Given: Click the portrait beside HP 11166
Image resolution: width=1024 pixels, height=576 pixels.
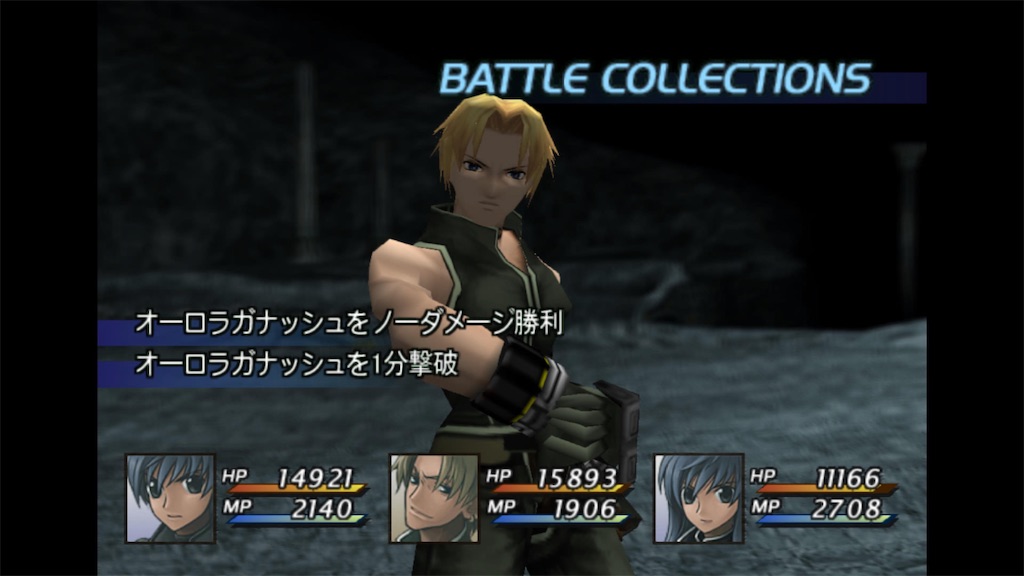Looking at the screenshot, I should [x=698, y=498].
